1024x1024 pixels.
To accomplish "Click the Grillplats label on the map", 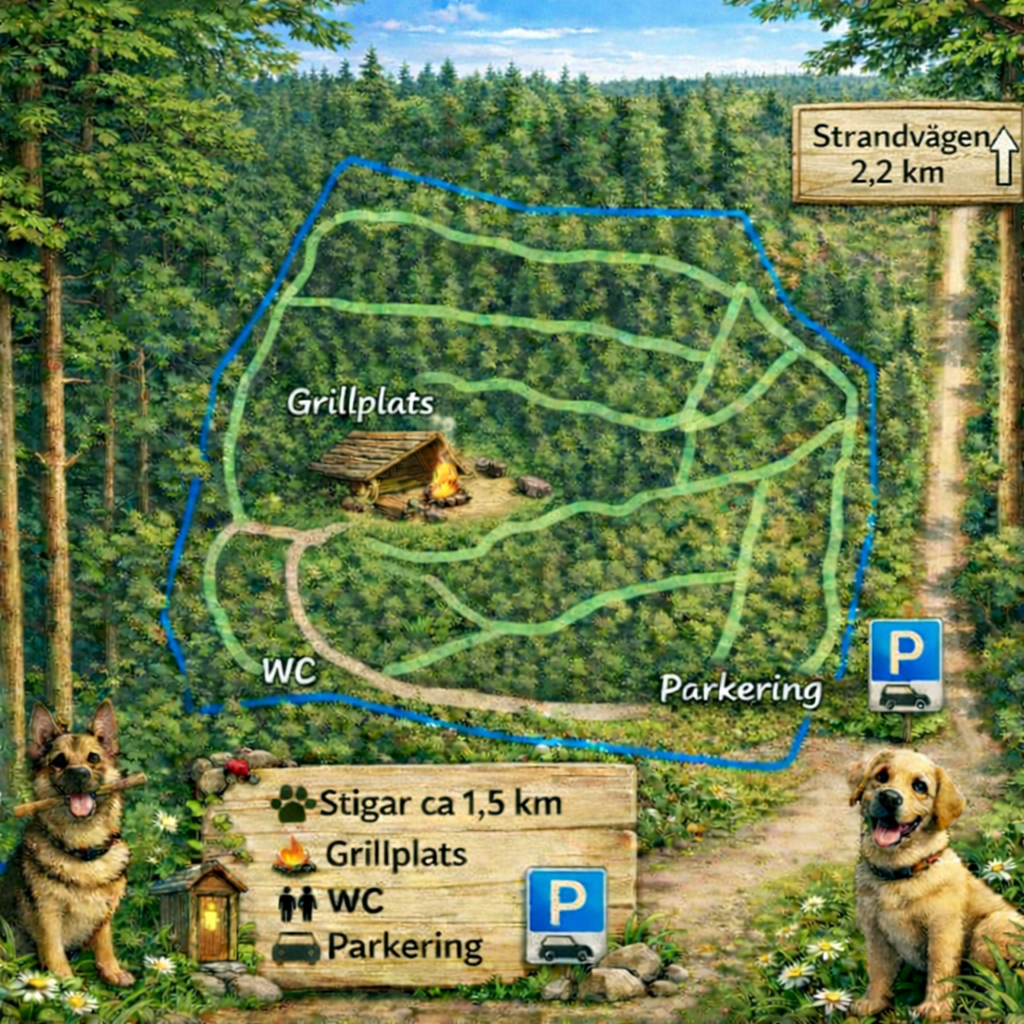I will point(360,402).
